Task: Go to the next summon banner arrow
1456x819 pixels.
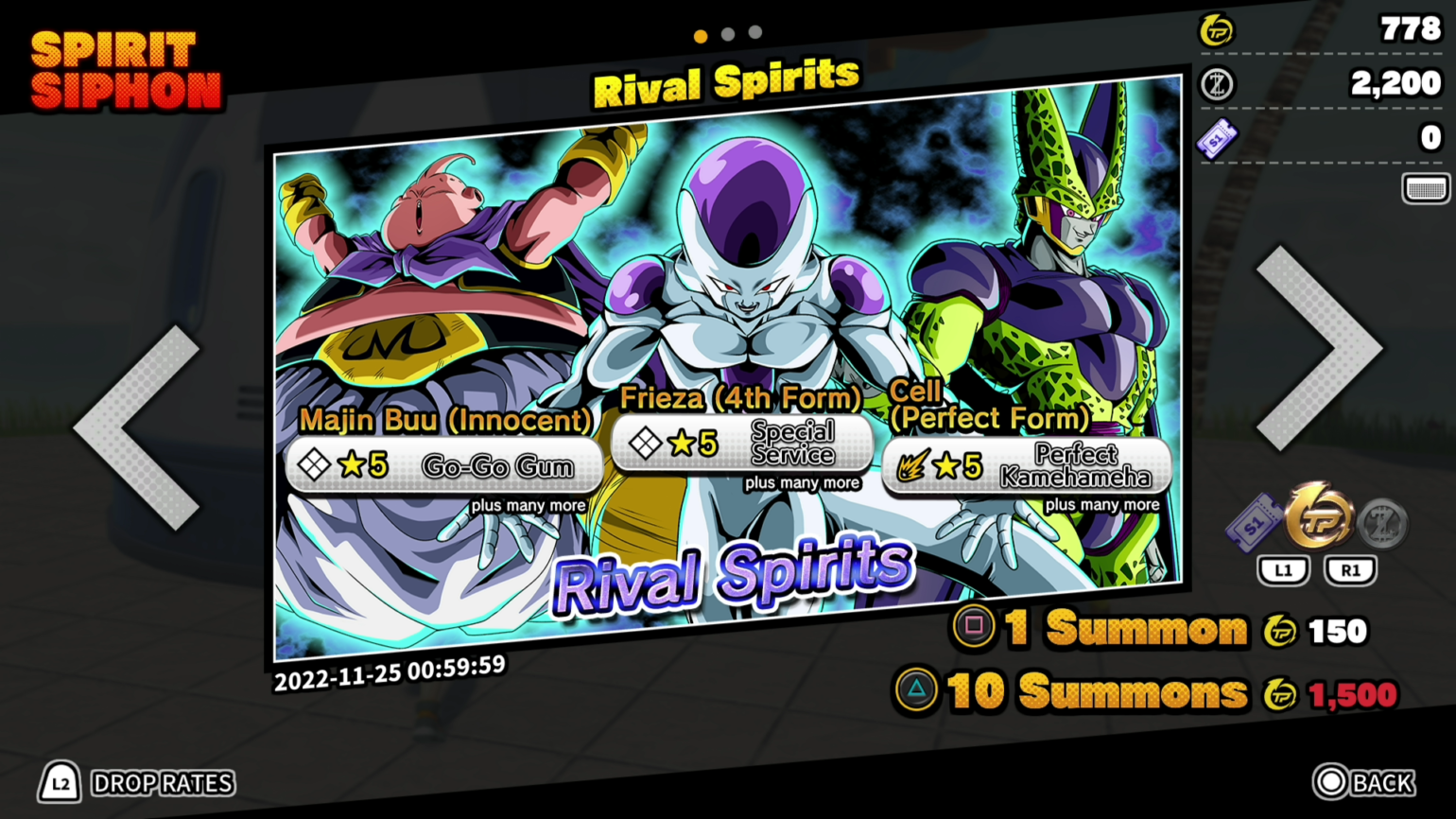Action: click(1320, 348)
